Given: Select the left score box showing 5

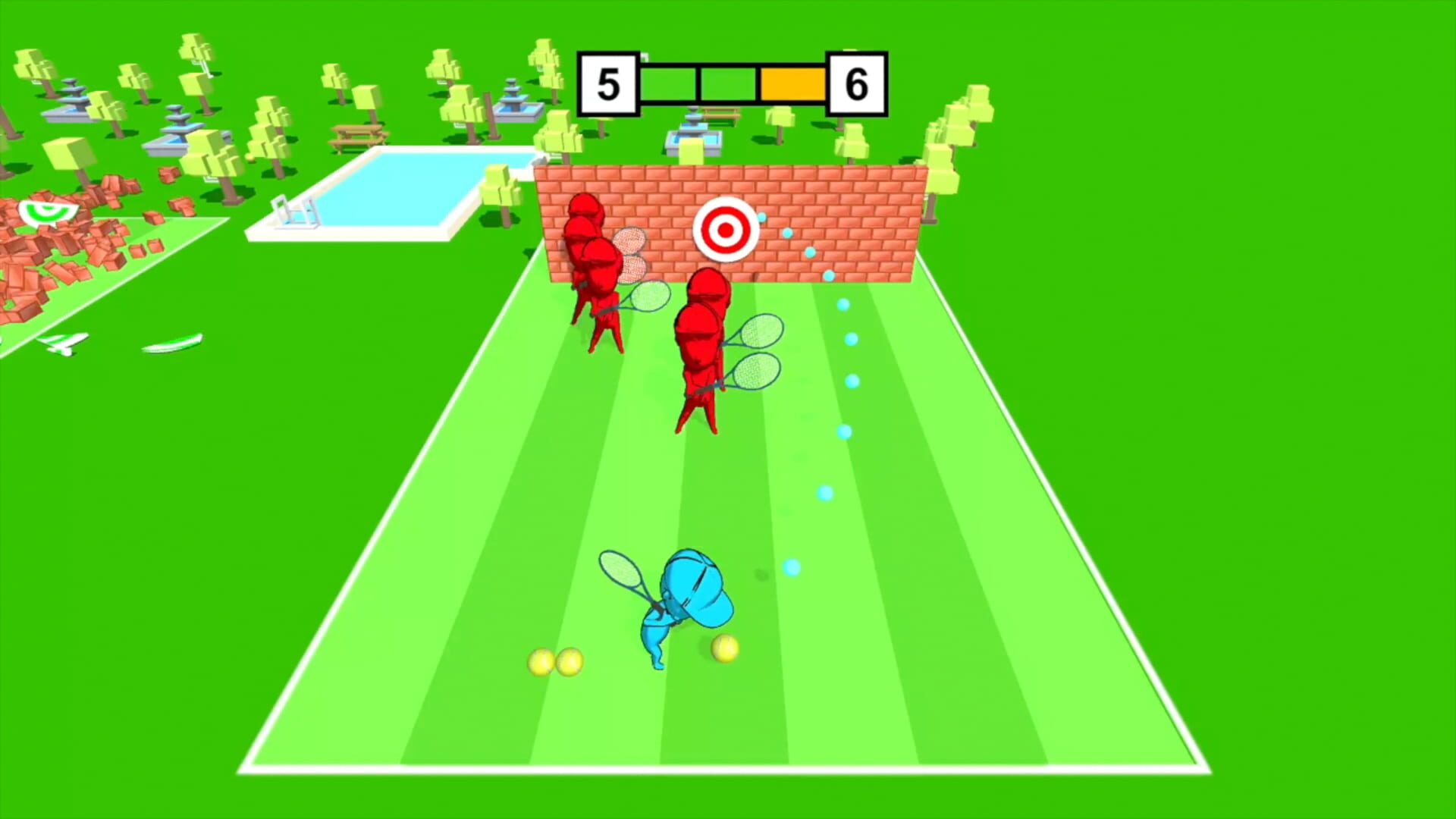Looking at the screenshot, I should [608, 82].
